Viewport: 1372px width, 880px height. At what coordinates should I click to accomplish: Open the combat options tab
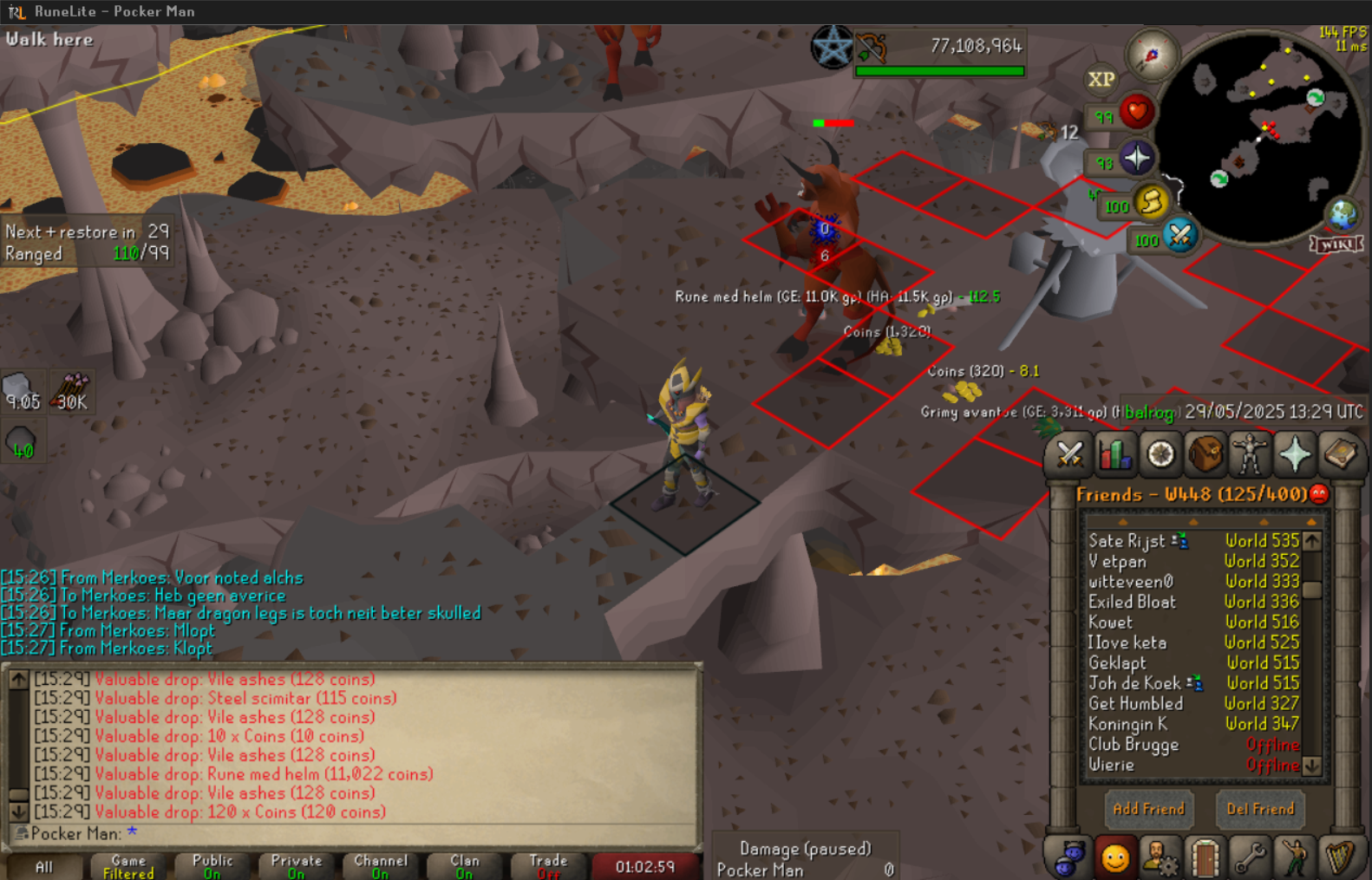click(x=1069, y=454)
